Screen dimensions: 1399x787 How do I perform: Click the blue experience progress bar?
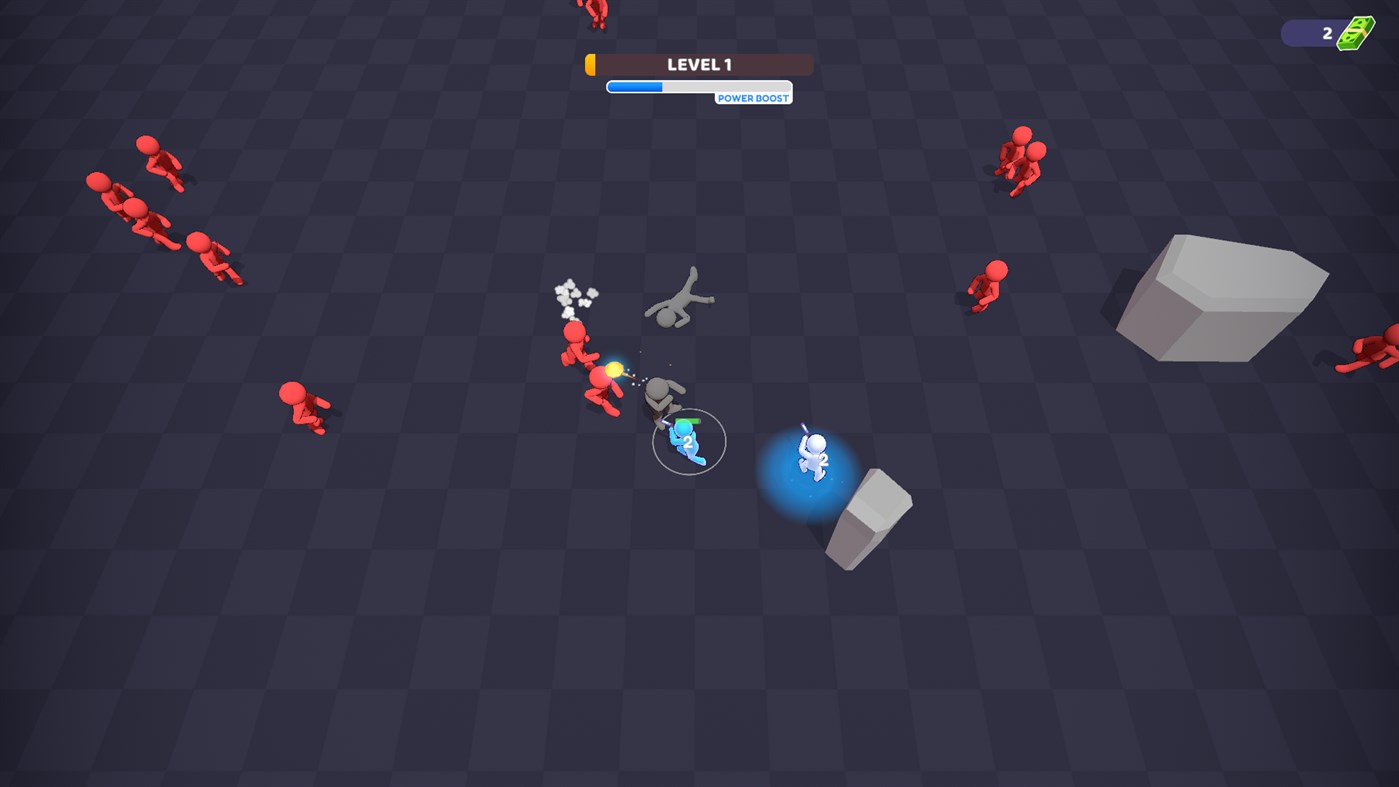[x=635, y=86]
